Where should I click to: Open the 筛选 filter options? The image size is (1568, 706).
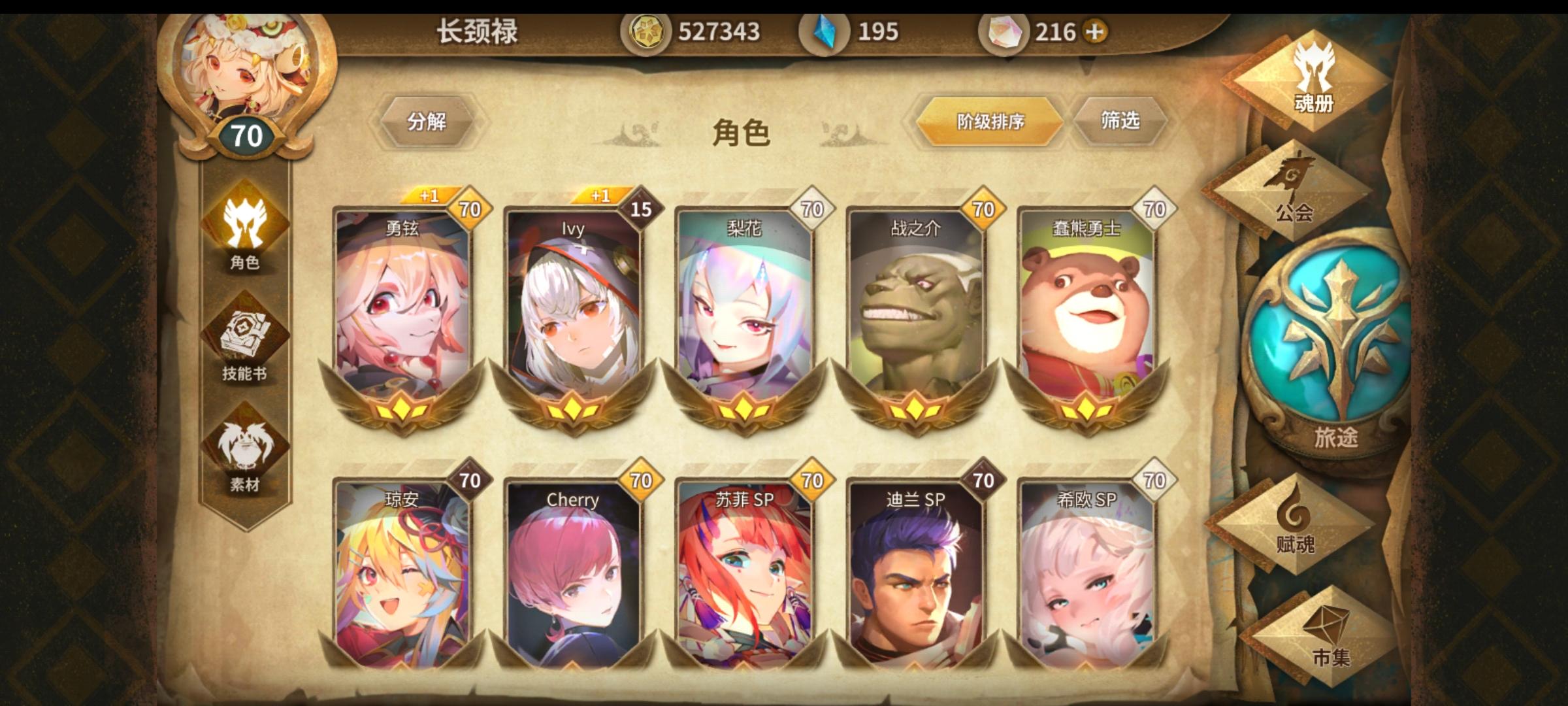1122,120
